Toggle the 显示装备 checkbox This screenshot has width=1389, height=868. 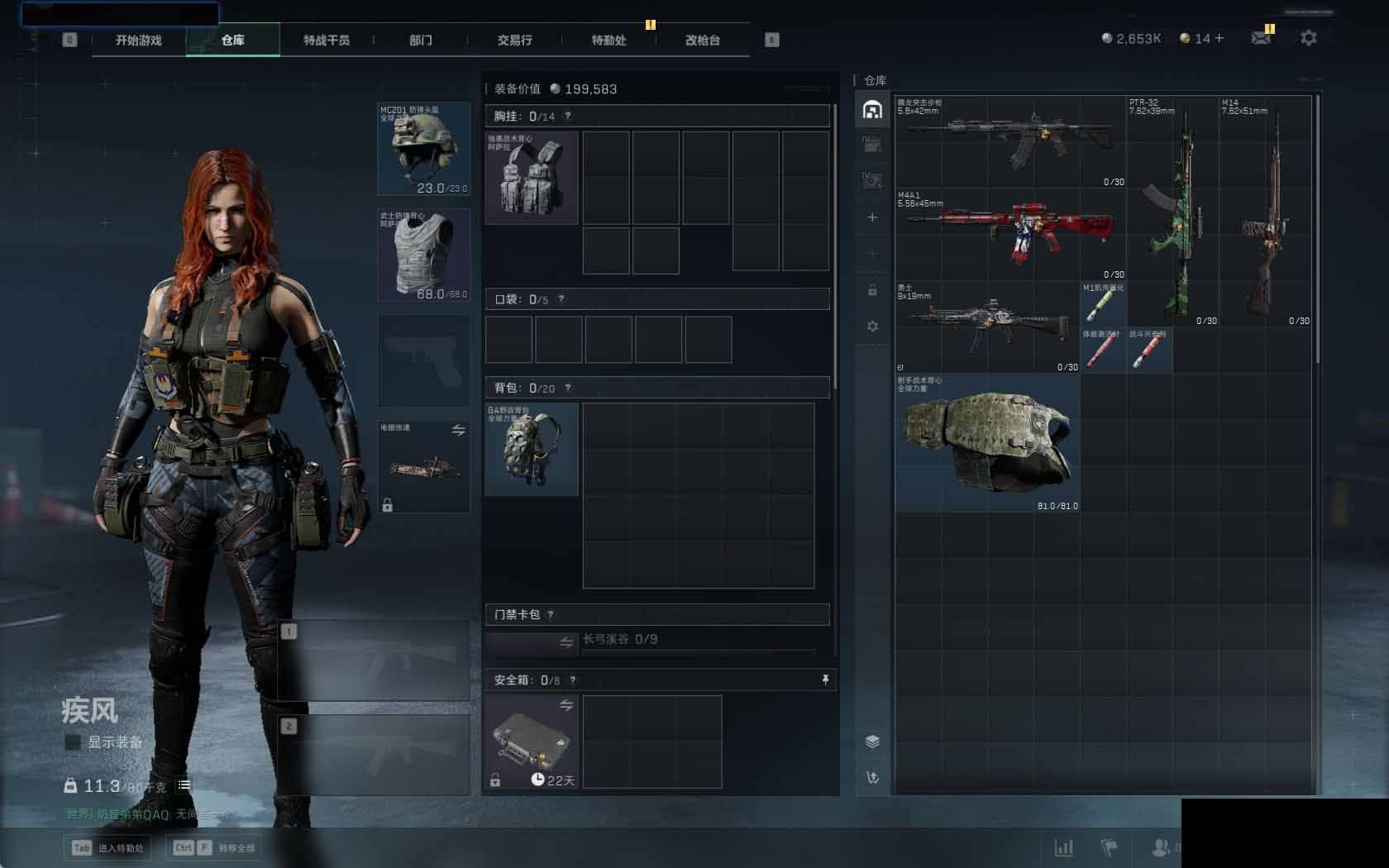click(73, 742)
